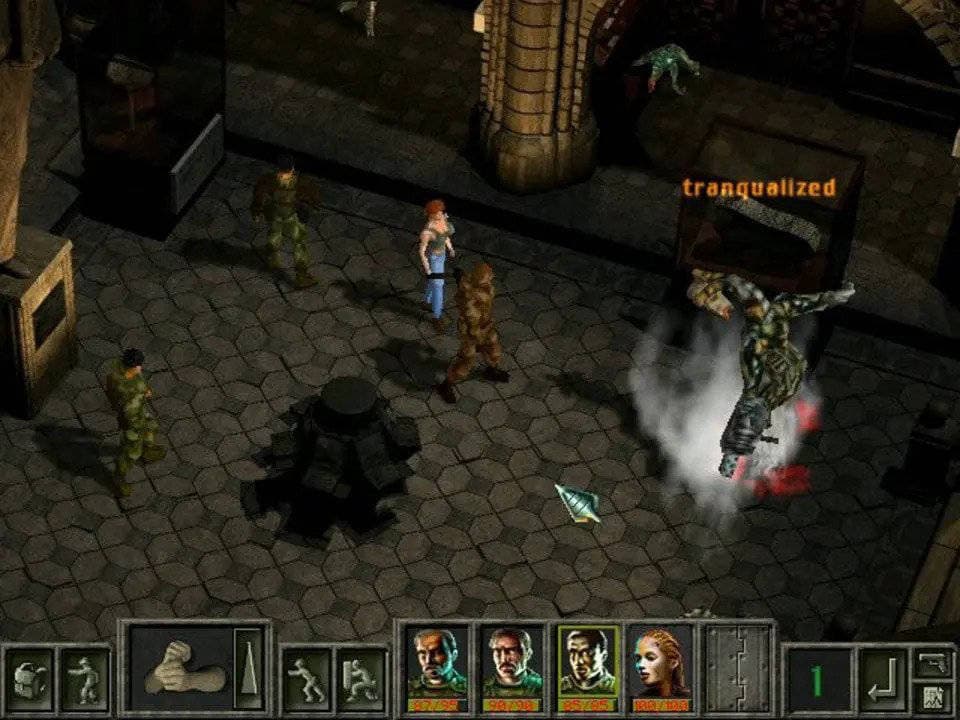The image size is (960, 720).
Task: Click the pistol icon button
Action: (x=932, y=662)
